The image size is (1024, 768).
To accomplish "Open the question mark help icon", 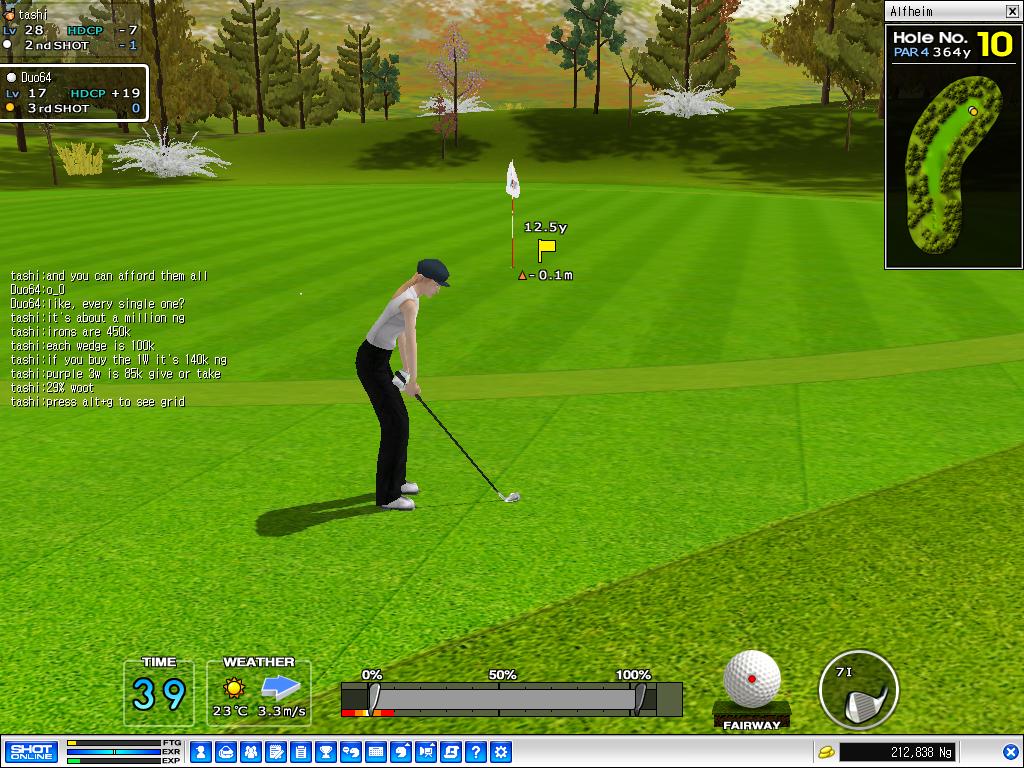I will coord(476,752).
